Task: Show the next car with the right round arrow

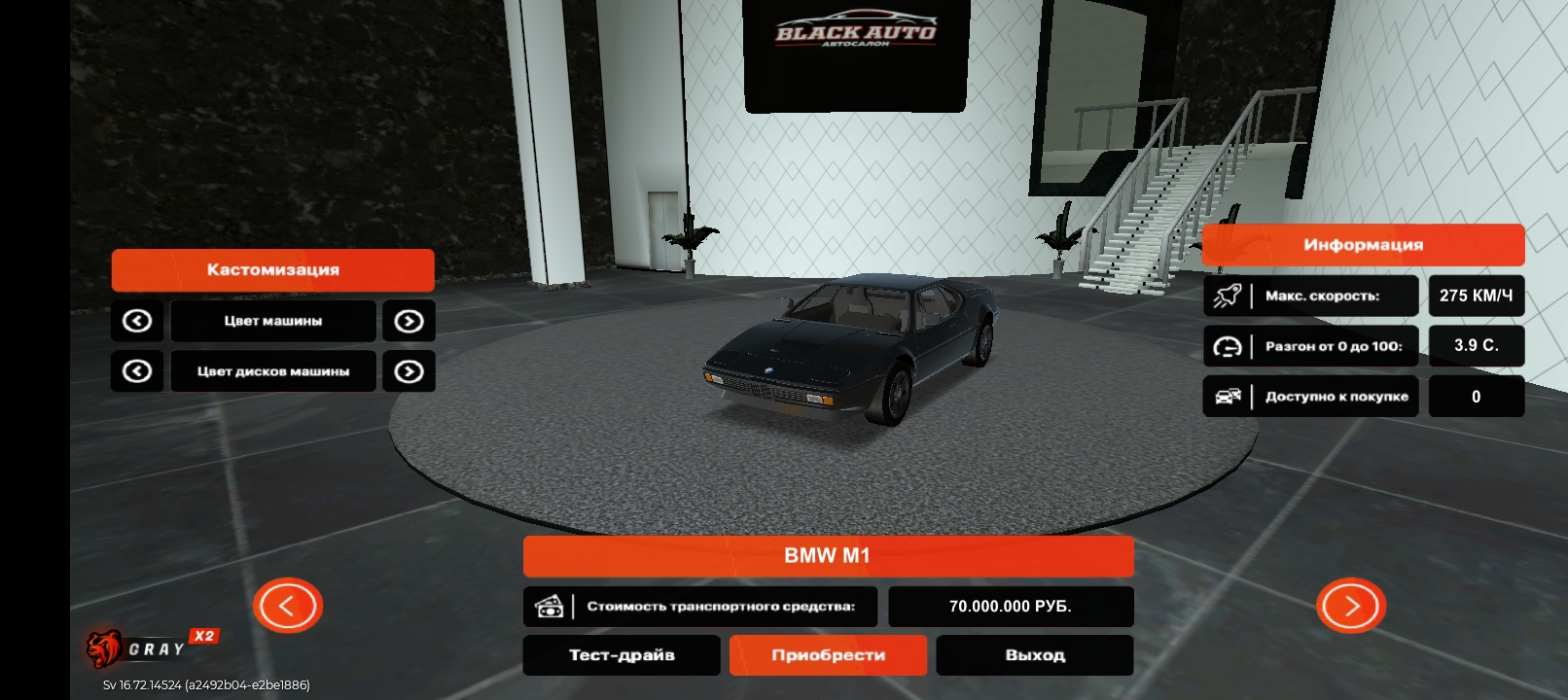Action: [1350, 606]
